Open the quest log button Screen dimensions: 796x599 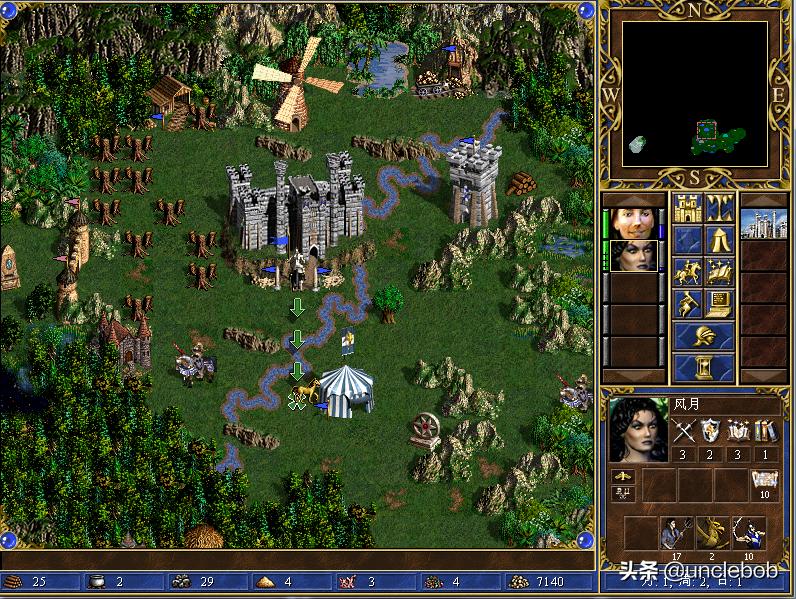point(686,240)
